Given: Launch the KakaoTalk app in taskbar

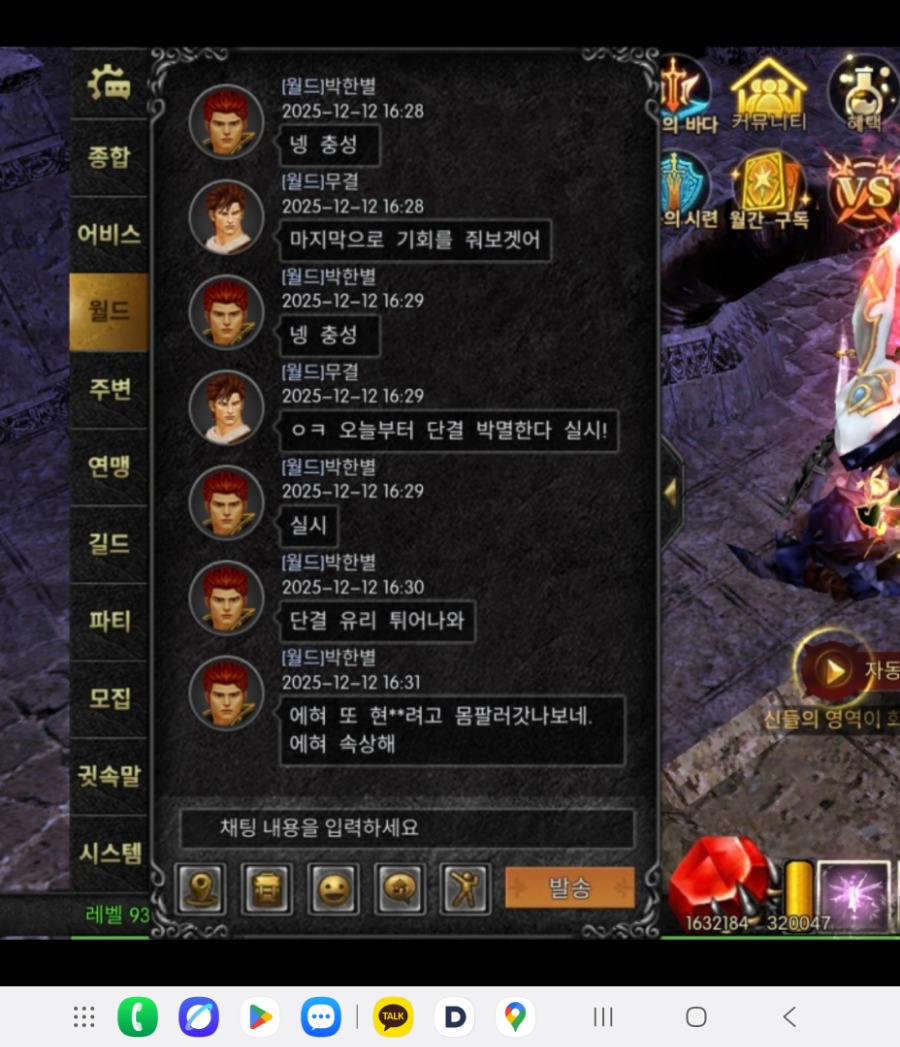Looking at the screenshot, I should 393,1017.
